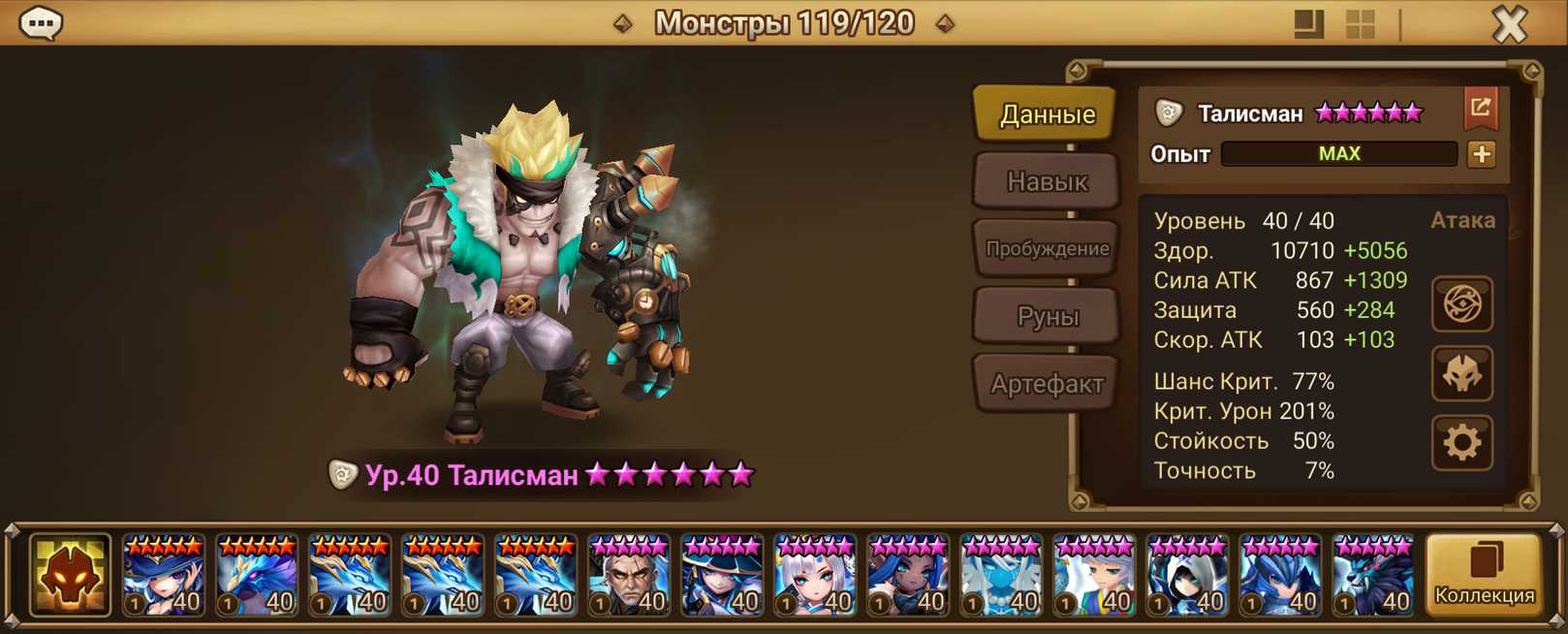
Task: Select the Пробуждение tab
Action: [1047, 248]
